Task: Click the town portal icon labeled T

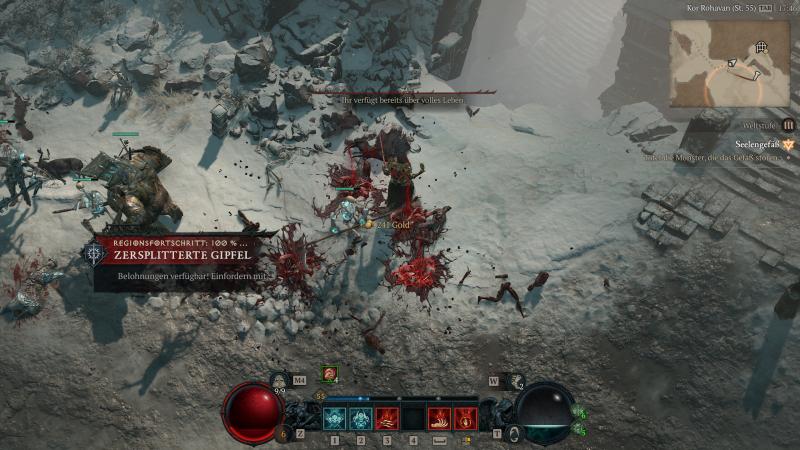Action: click(x=513, y=432)
